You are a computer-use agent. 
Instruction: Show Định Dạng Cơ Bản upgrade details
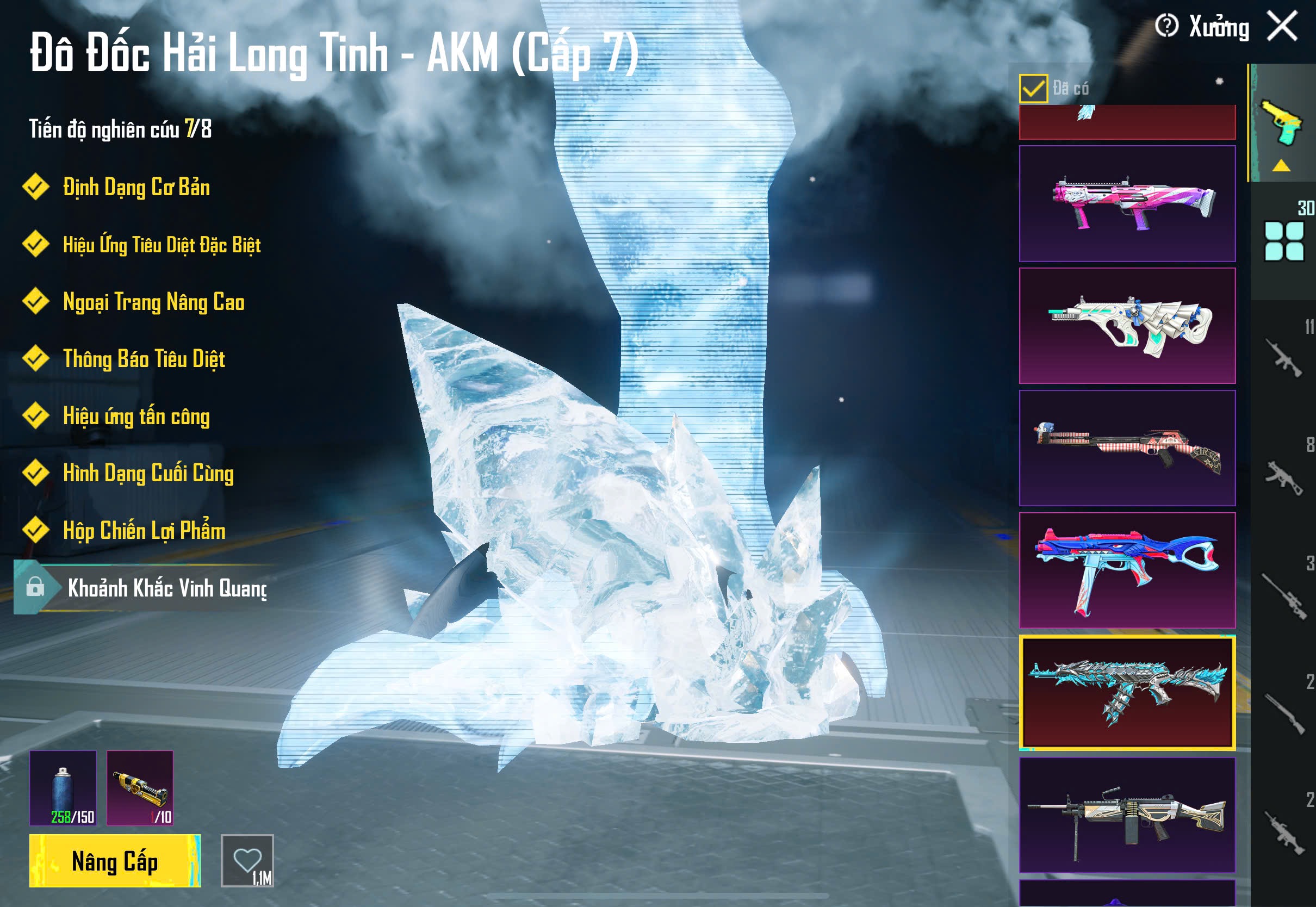click(136, 188)
